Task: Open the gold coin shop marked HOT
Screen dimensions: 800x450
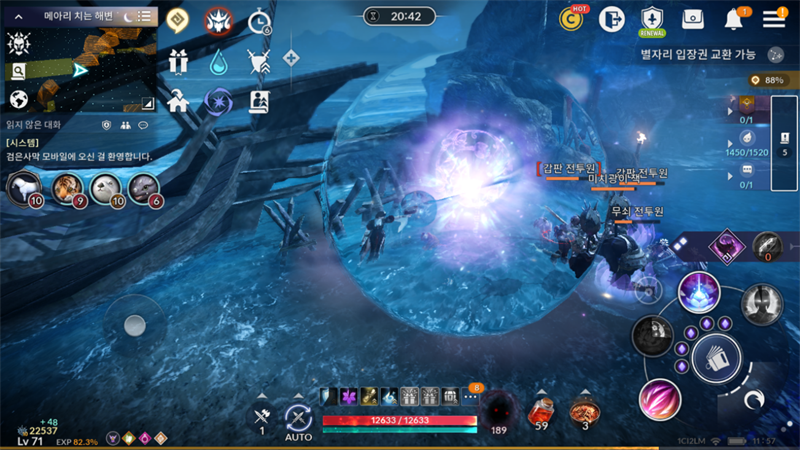Action: [x=573, y=17]
